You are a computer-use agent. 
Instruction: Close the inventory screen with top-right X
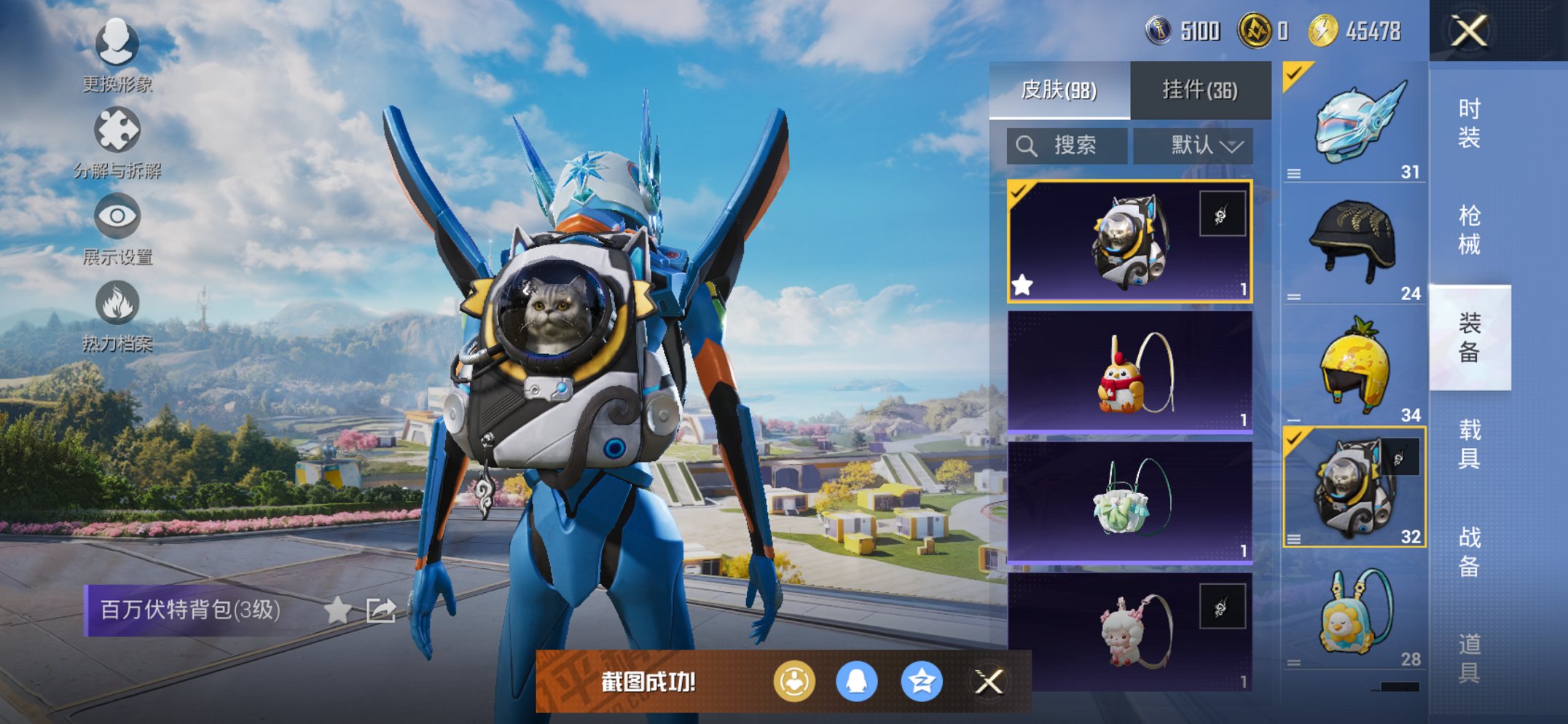pos(1468,31)
